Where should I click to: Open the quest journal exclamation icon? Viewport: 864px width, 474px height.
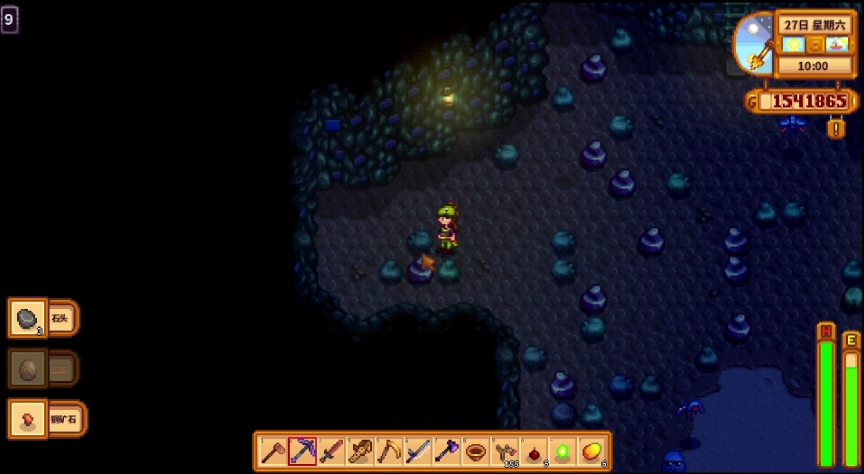tap(836, 128)
